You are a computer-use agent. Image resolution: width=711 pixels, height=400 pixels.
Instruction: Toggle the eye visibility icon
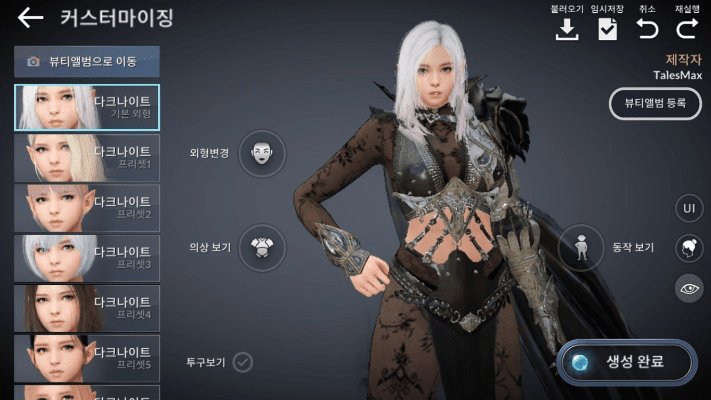[x=687, y=288]
